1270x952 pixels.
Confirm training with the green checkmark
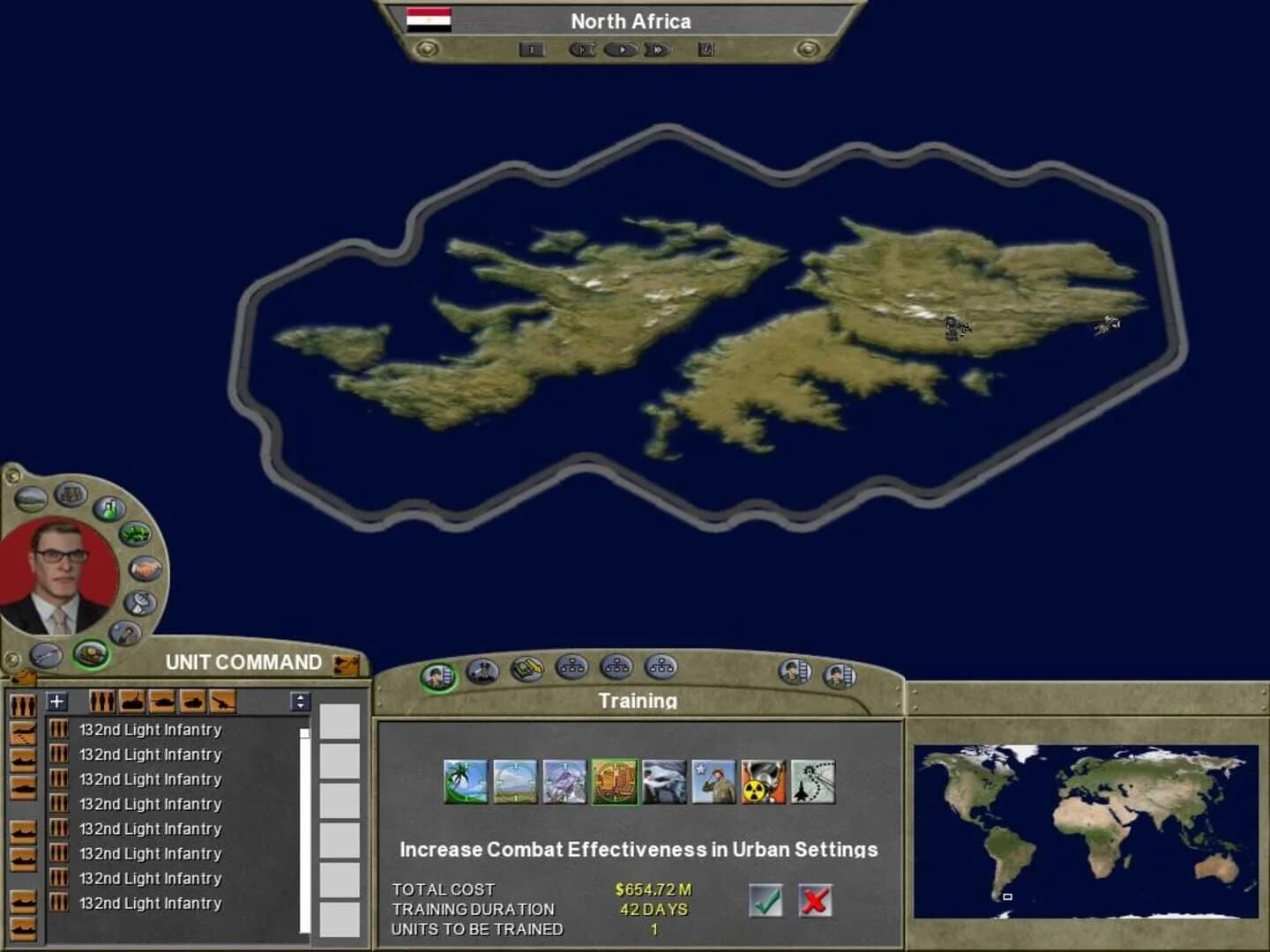coord(766,901)
